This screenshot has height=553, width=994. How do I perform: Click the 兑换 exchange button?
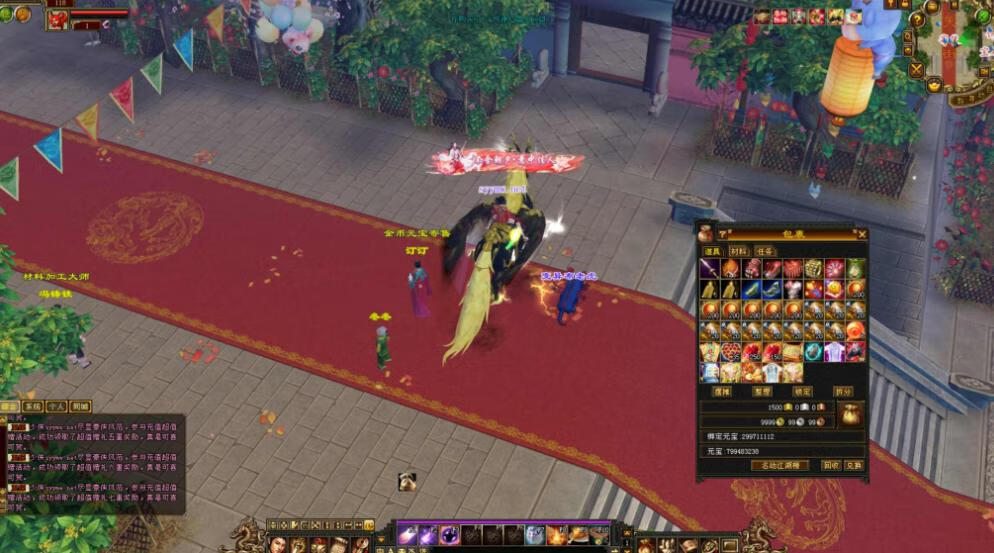tap(853, 465)
